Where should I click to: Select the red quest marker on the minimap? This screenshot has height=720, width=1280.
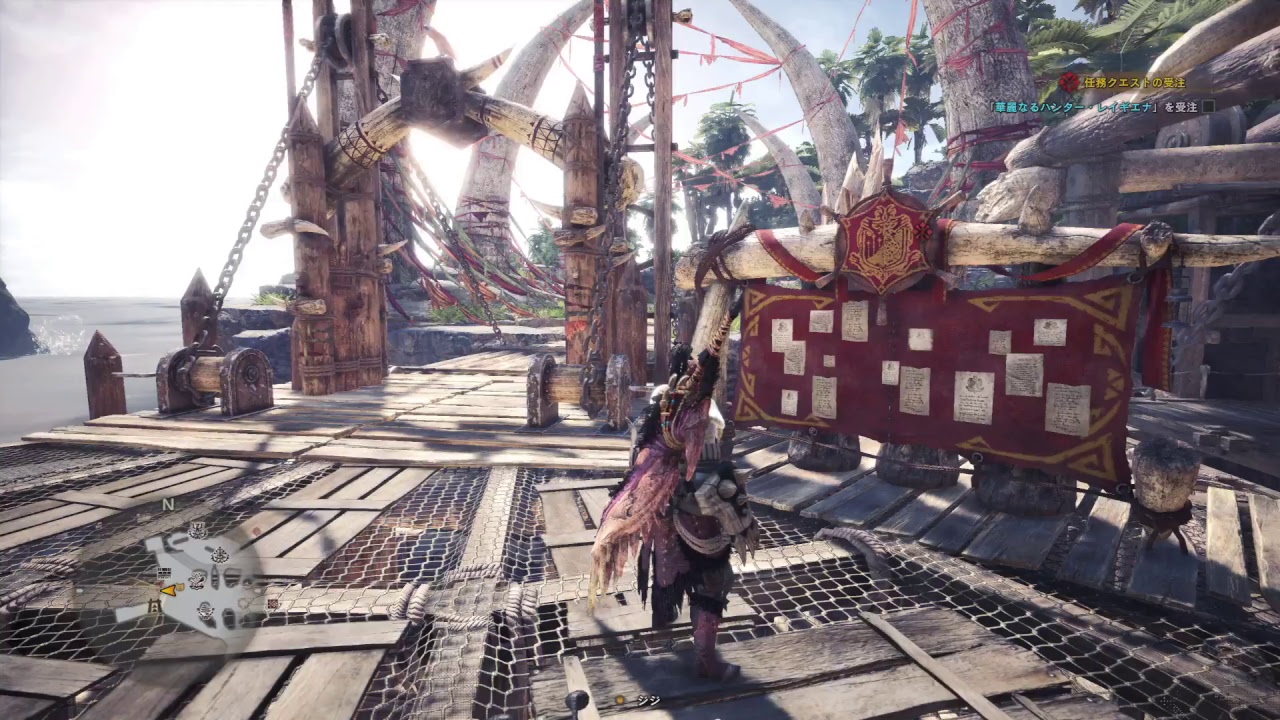(272, 603)
